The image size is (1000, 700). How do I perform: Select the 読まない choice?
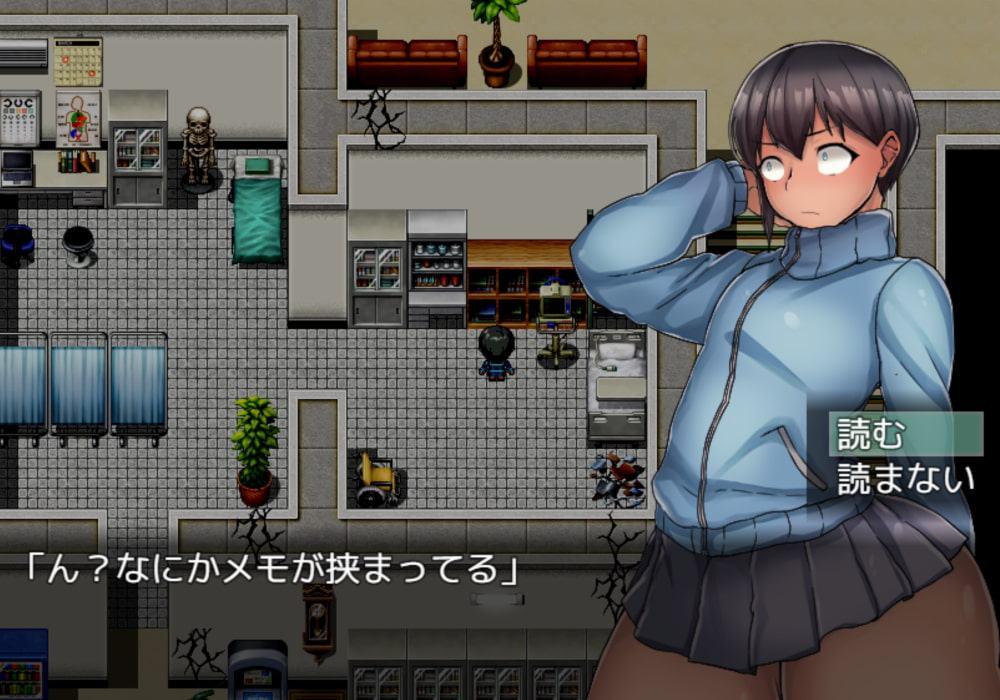(904, 478)
